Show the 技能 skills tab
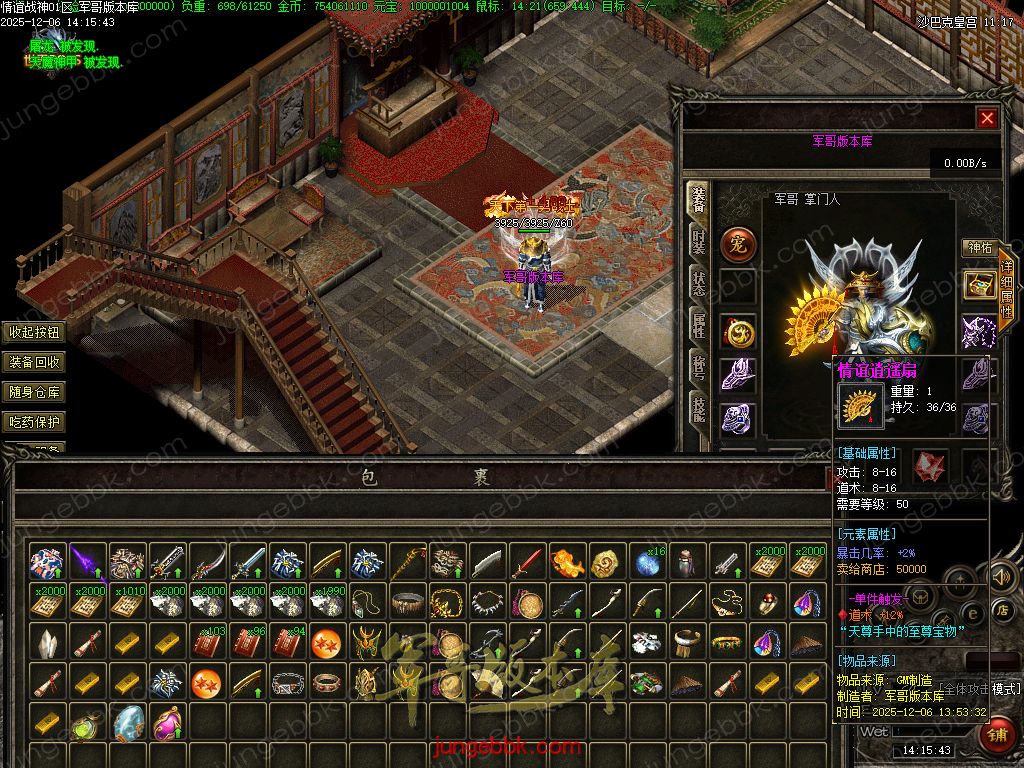This screenshot has width=1024, height=768. [699, 407]
